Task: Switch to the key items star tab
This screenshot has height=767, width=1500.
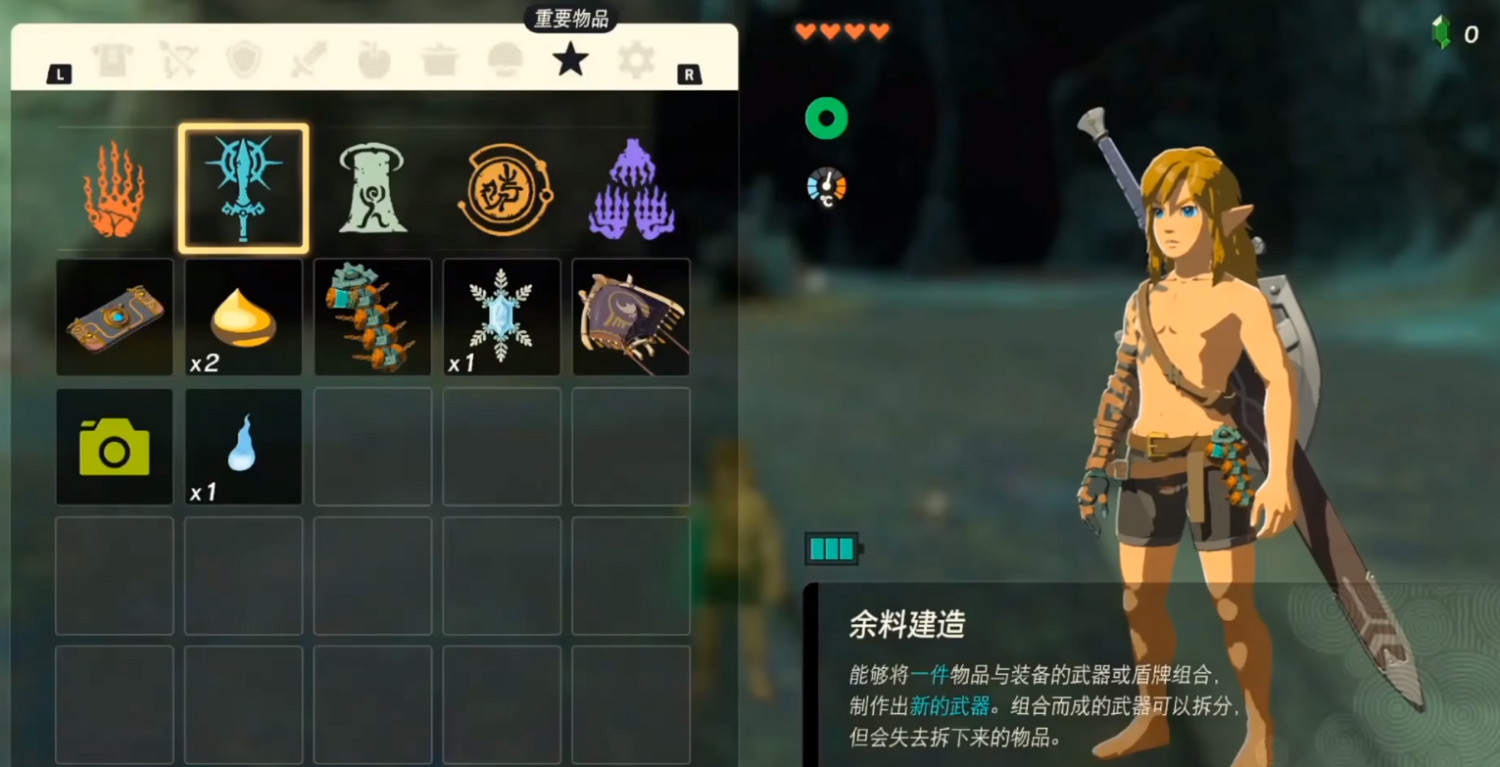Action: [569, 58]
